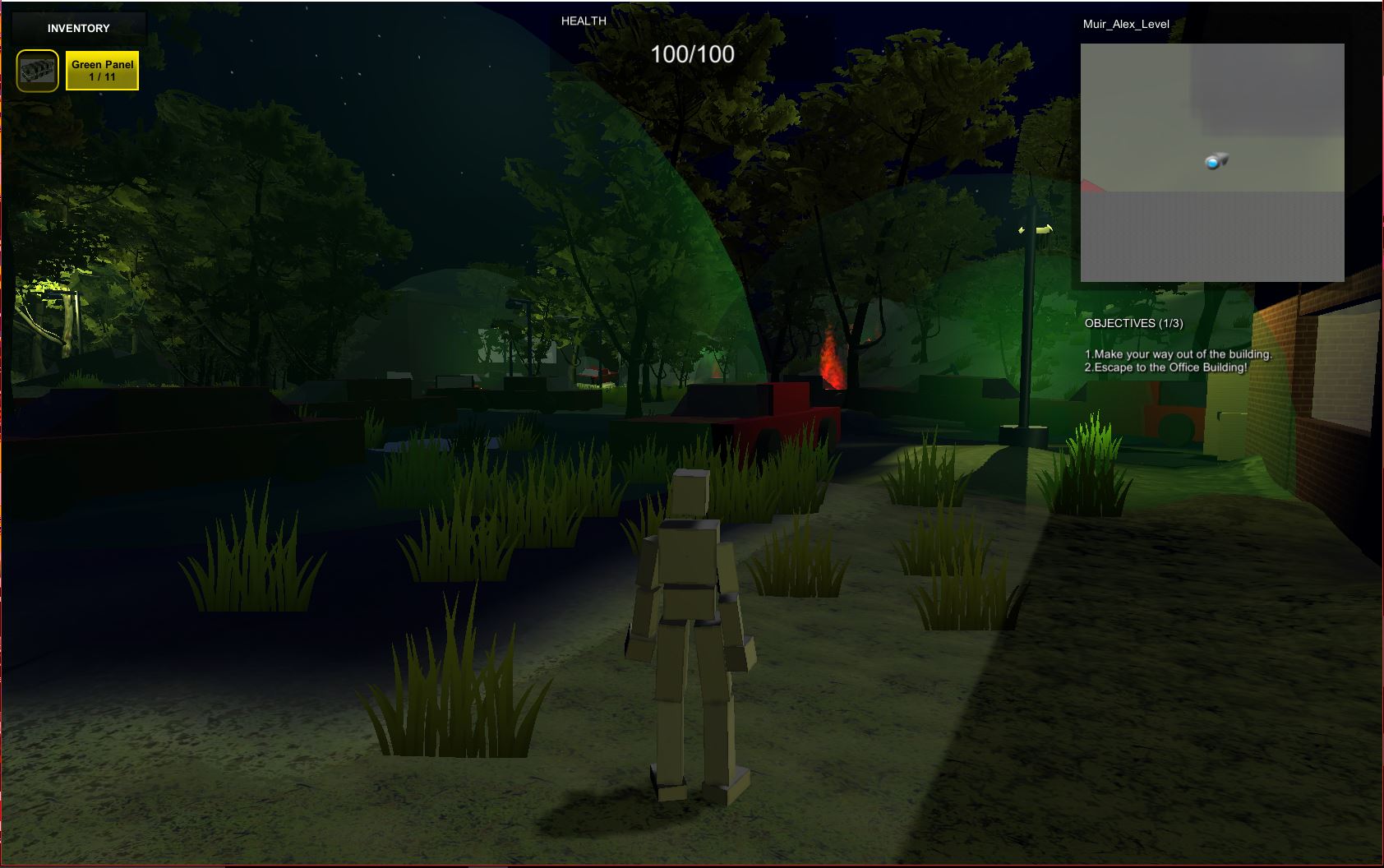This screenshot has width=1384, height=868.
Task: Select the green panel item icon
Action: (x=38, y=71)
